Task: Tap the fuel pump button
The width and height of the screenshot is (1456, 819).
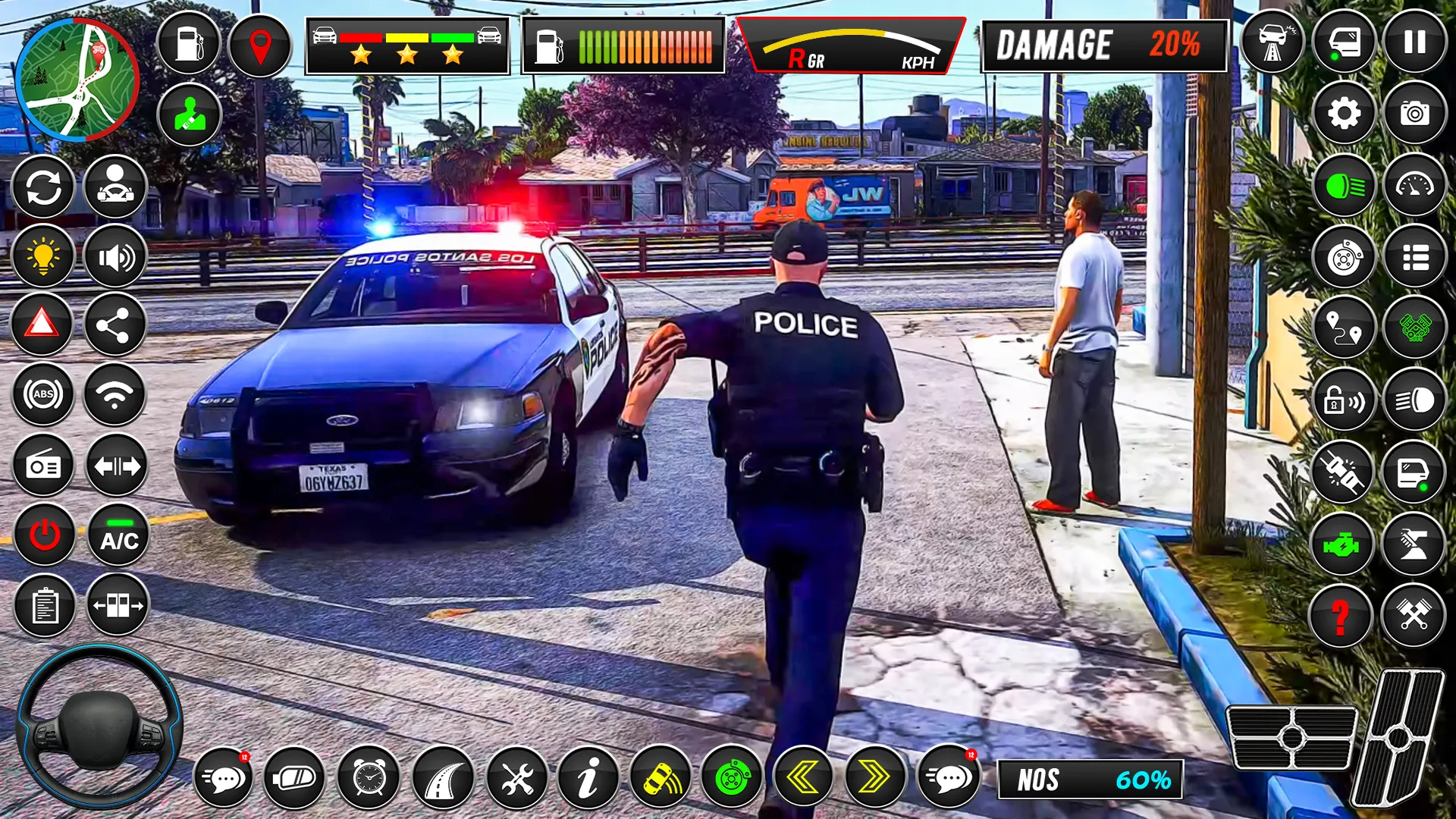Action: [x=188, y=43]
